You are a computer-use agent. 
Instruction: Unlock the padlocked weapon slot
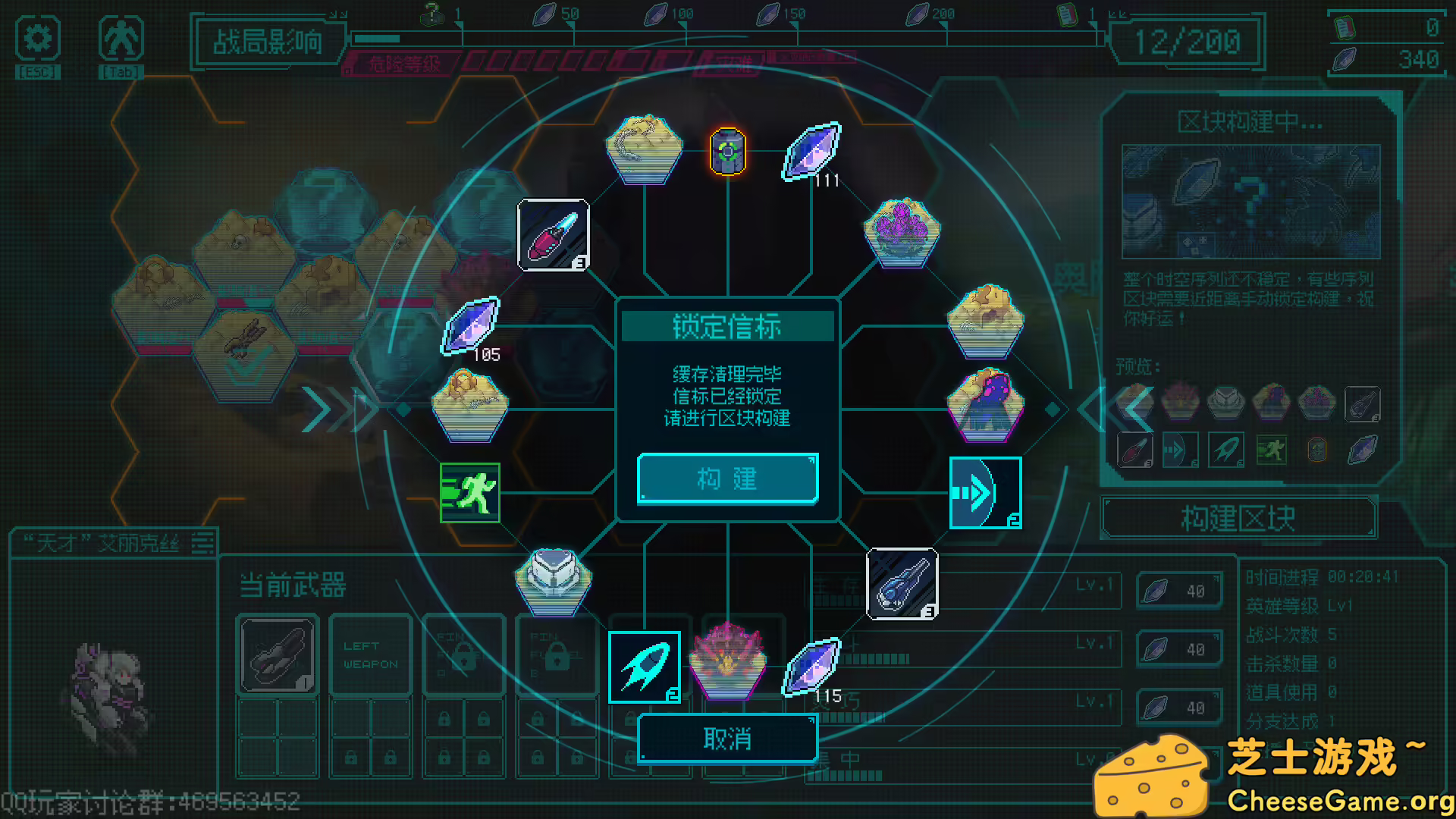point(464,656)
